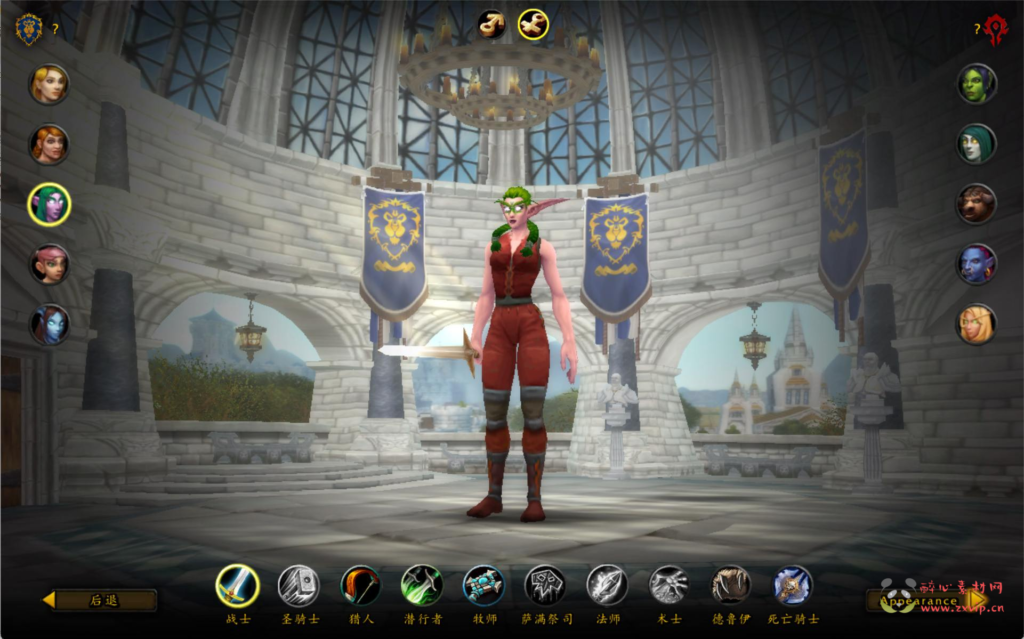Viewport: 1024px width, 639px height.
Task: Select the Mage class (法师)
Action: pyautogui.click(x=607, y=585)
